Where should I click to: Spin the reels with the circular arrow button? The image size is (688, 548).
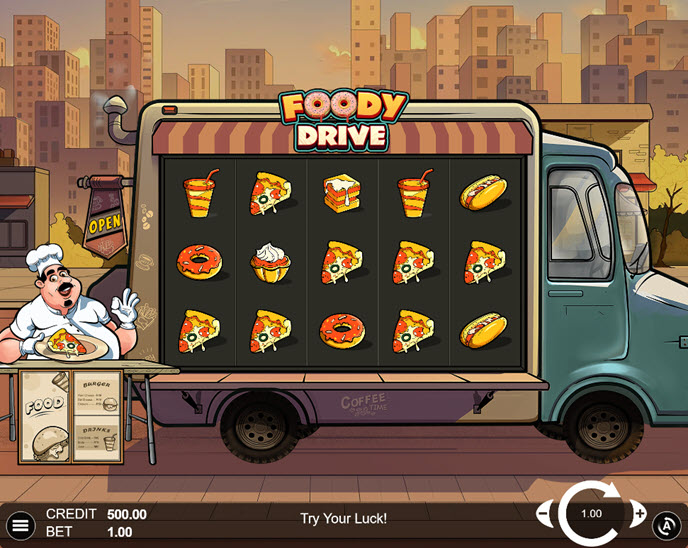point(591,514)
